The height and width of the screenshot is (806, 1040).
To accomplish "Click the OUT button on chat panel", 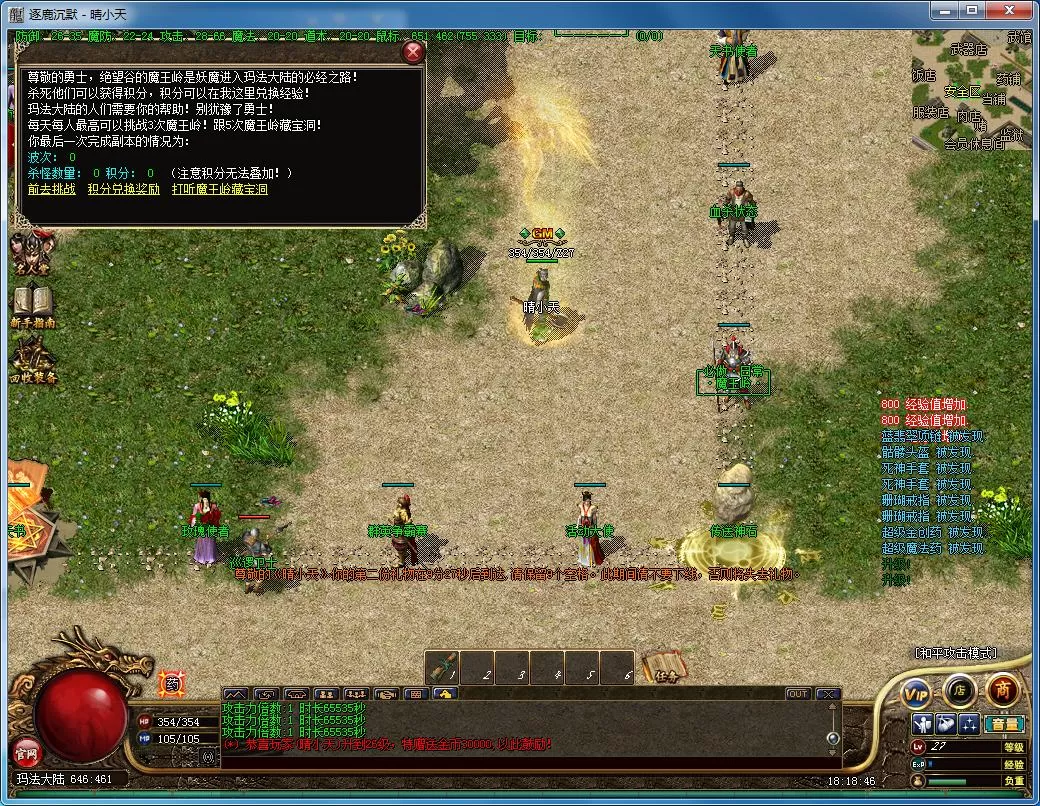I will tap(797, 694).
